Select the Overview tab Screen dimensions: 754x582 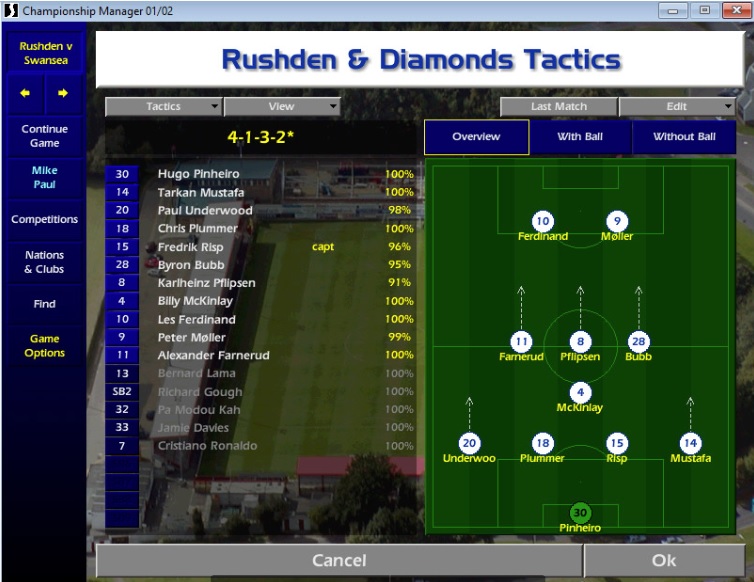click(476, 137)
